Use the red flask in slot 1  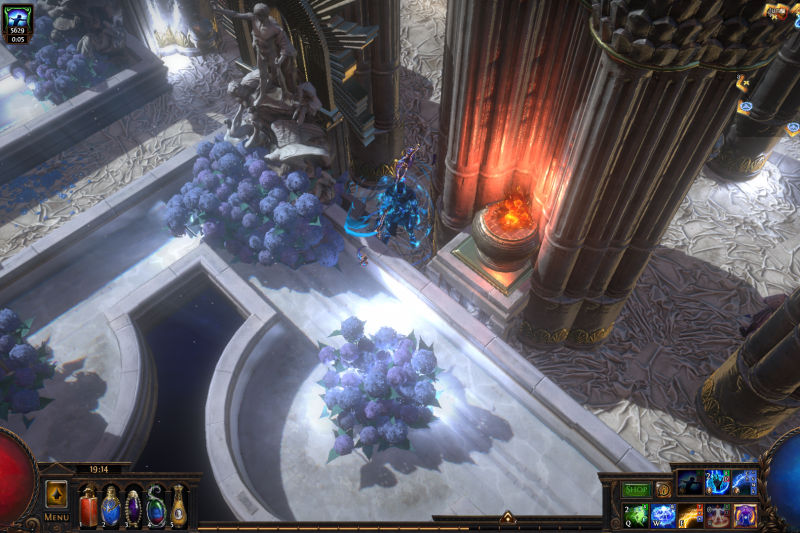(89, 506)
